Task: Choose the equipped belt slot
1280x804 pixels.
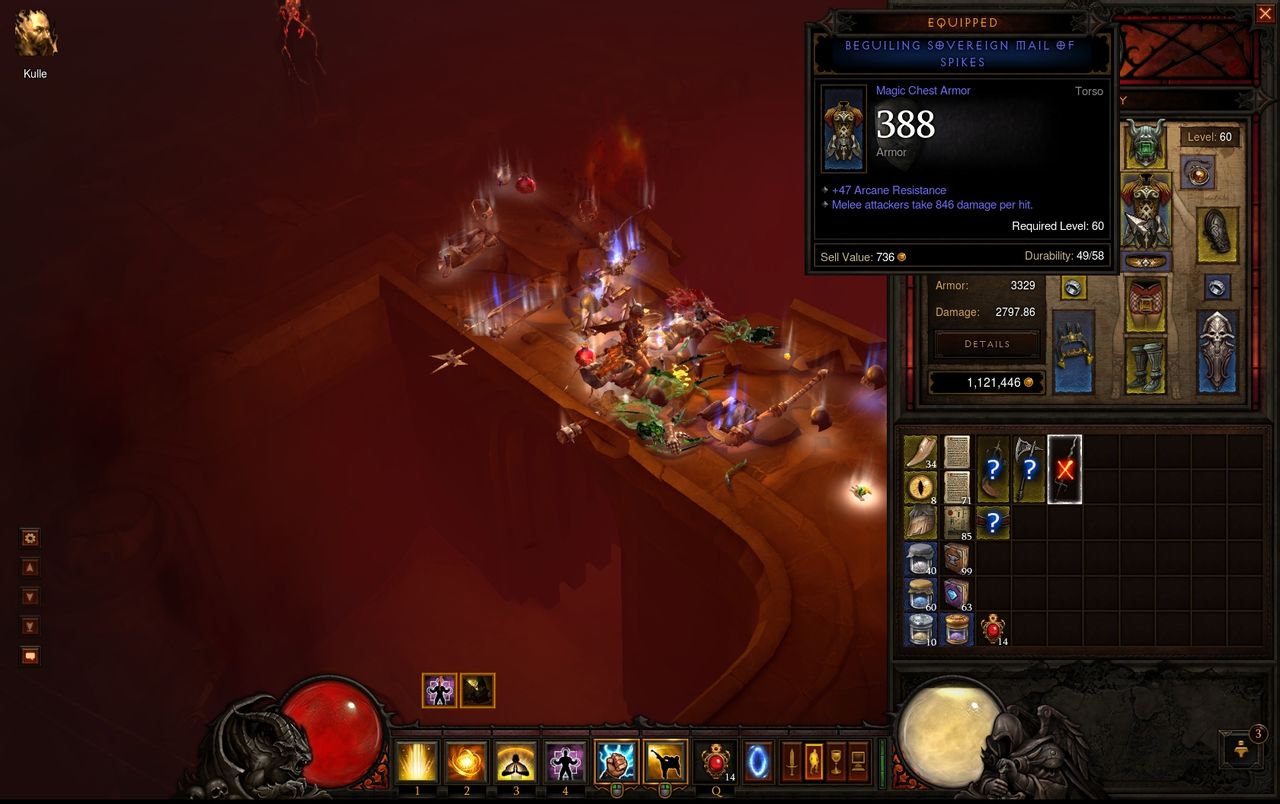Action: [1146, 262]
